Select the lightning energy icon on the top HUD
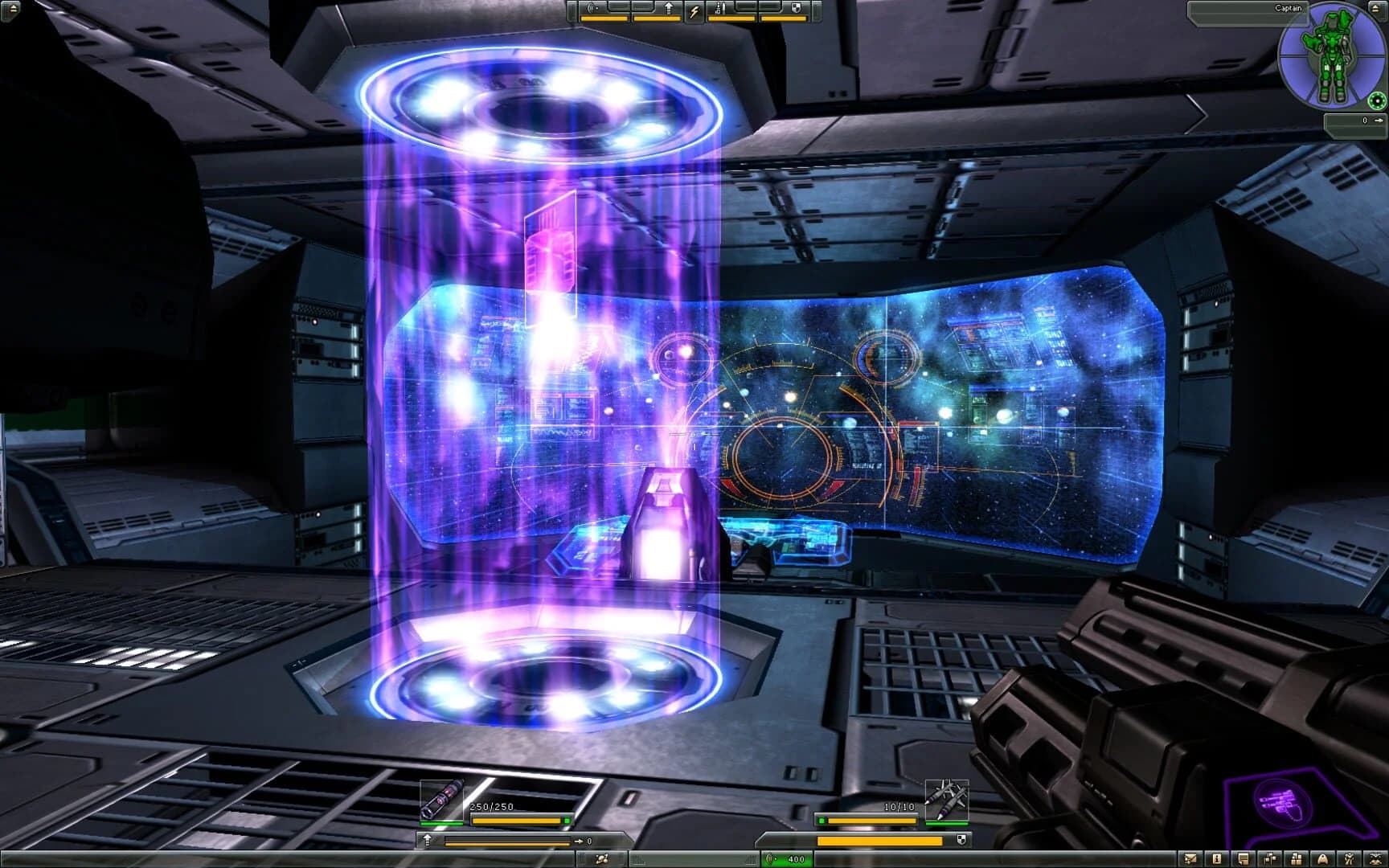Screen dimensions: 1389x868 click(694, 10)
